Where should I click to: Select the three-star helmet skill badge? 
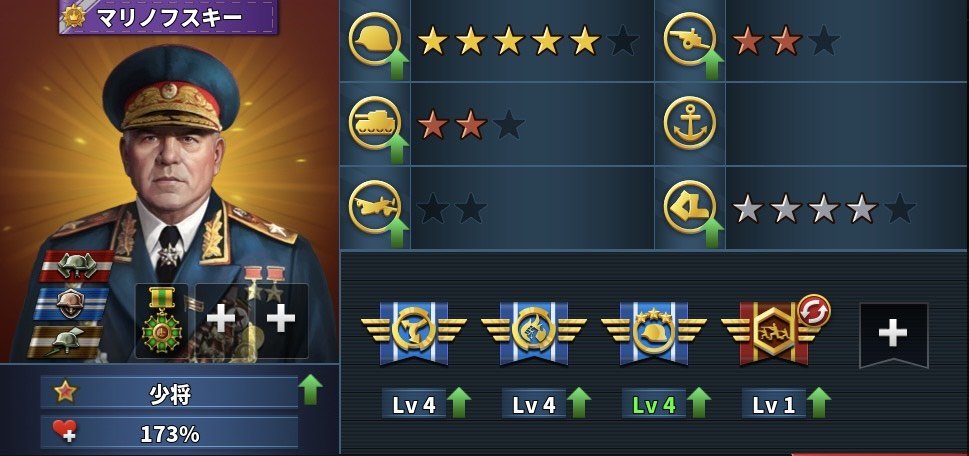point(653,333)
